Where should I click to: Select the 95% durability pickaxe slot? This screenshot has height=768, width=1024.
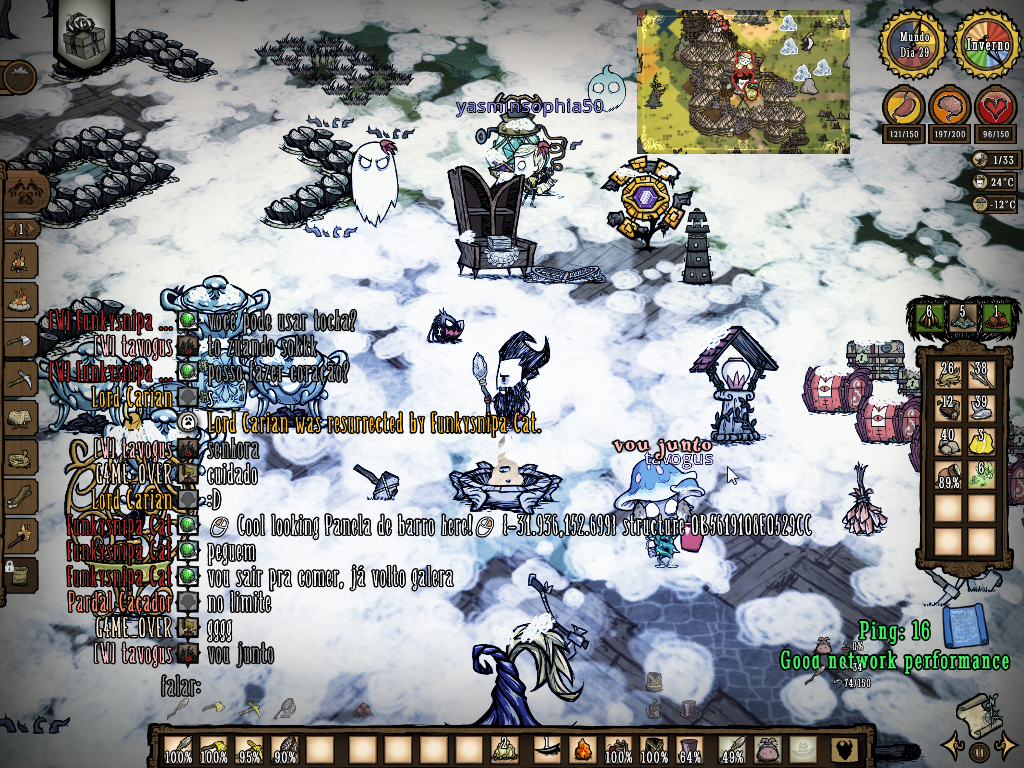(x=249, y=749)
